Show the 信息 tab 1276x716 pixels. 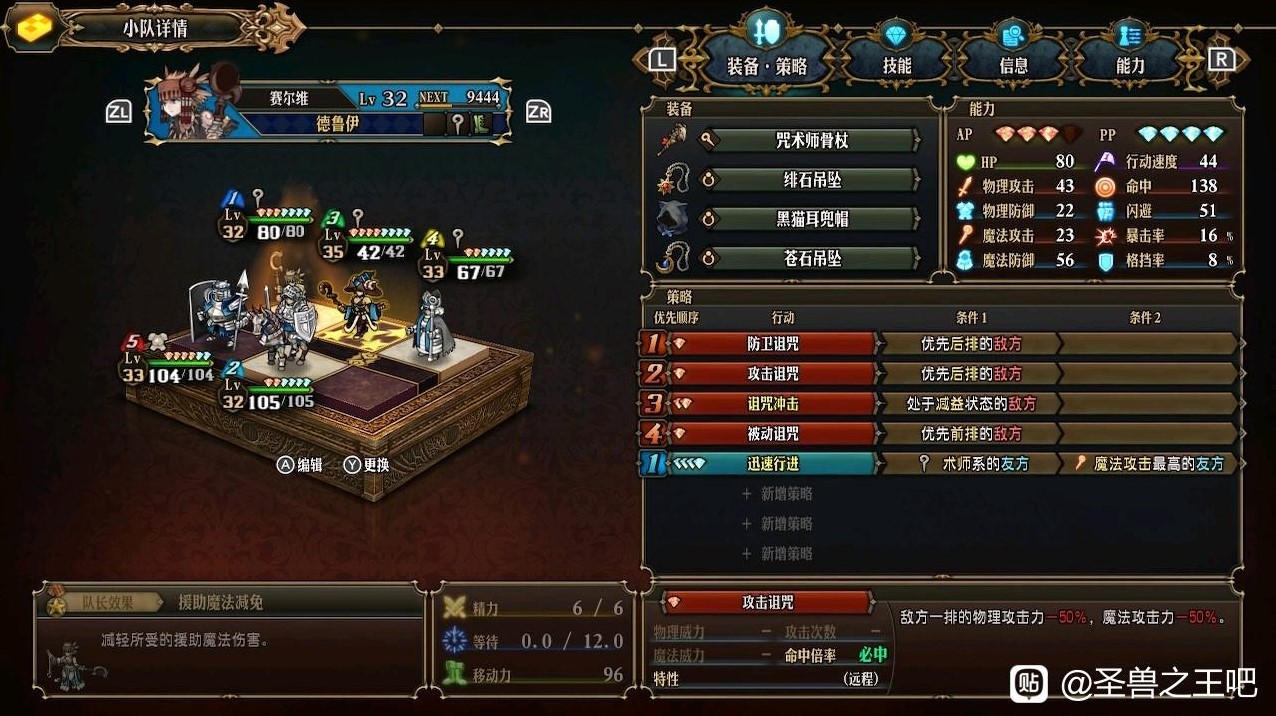(x=1013, y=66)
